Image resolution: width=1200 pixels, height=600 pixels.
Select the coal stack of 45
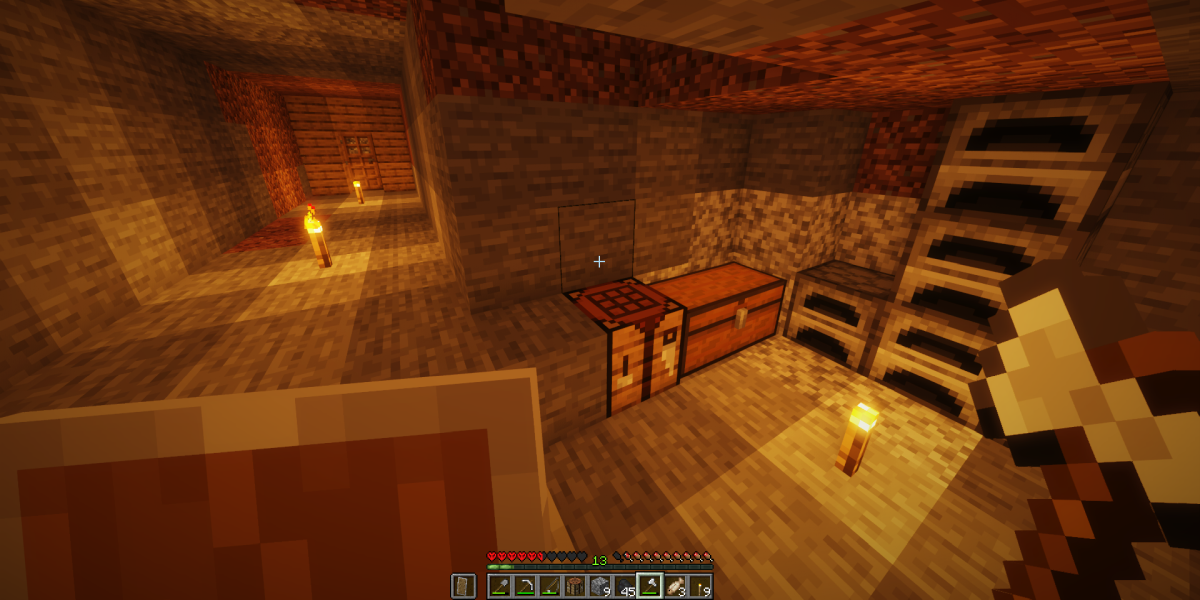point(624,586)
